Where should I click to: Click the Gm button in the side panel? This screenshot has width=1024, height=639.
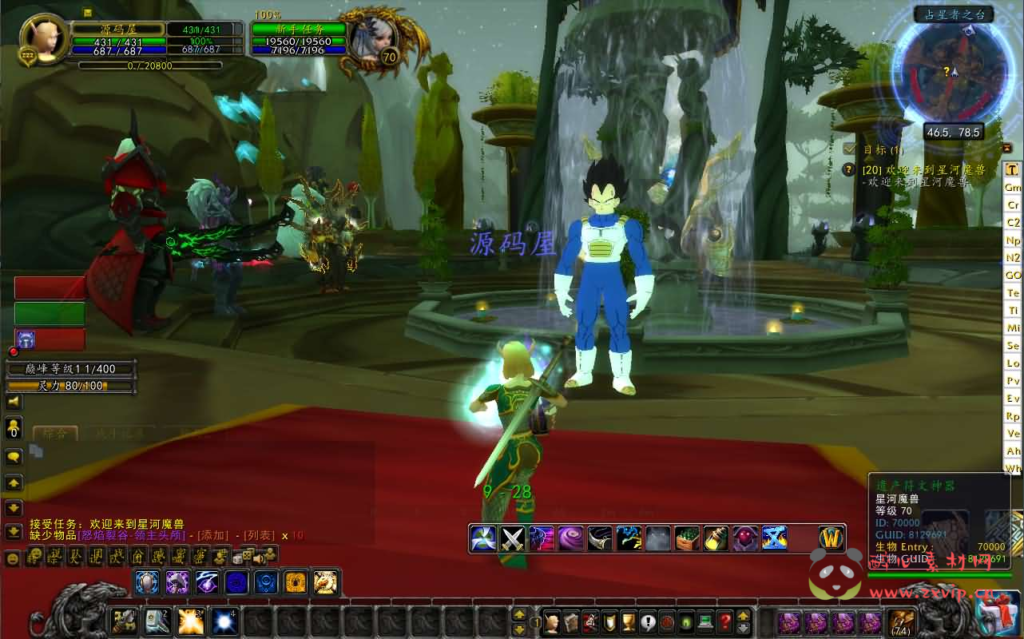1013,188
